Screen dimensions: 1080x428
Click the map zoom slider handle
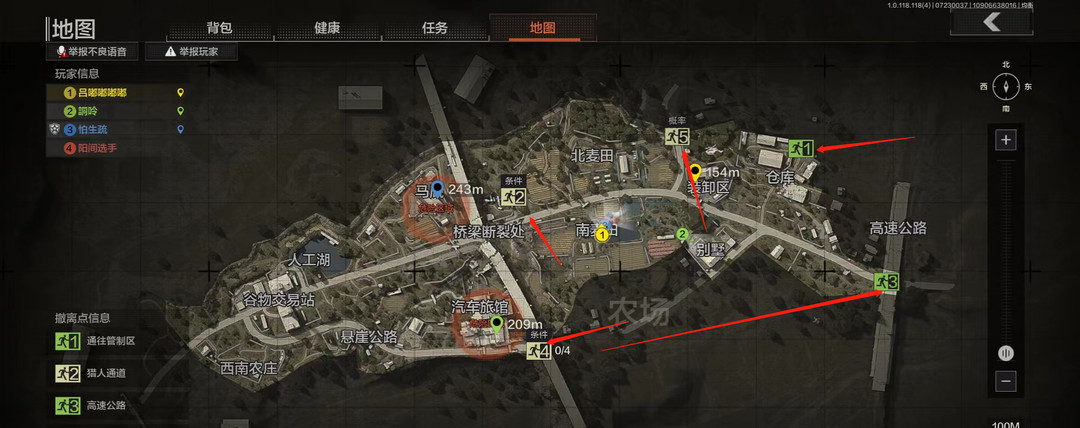1006,352
